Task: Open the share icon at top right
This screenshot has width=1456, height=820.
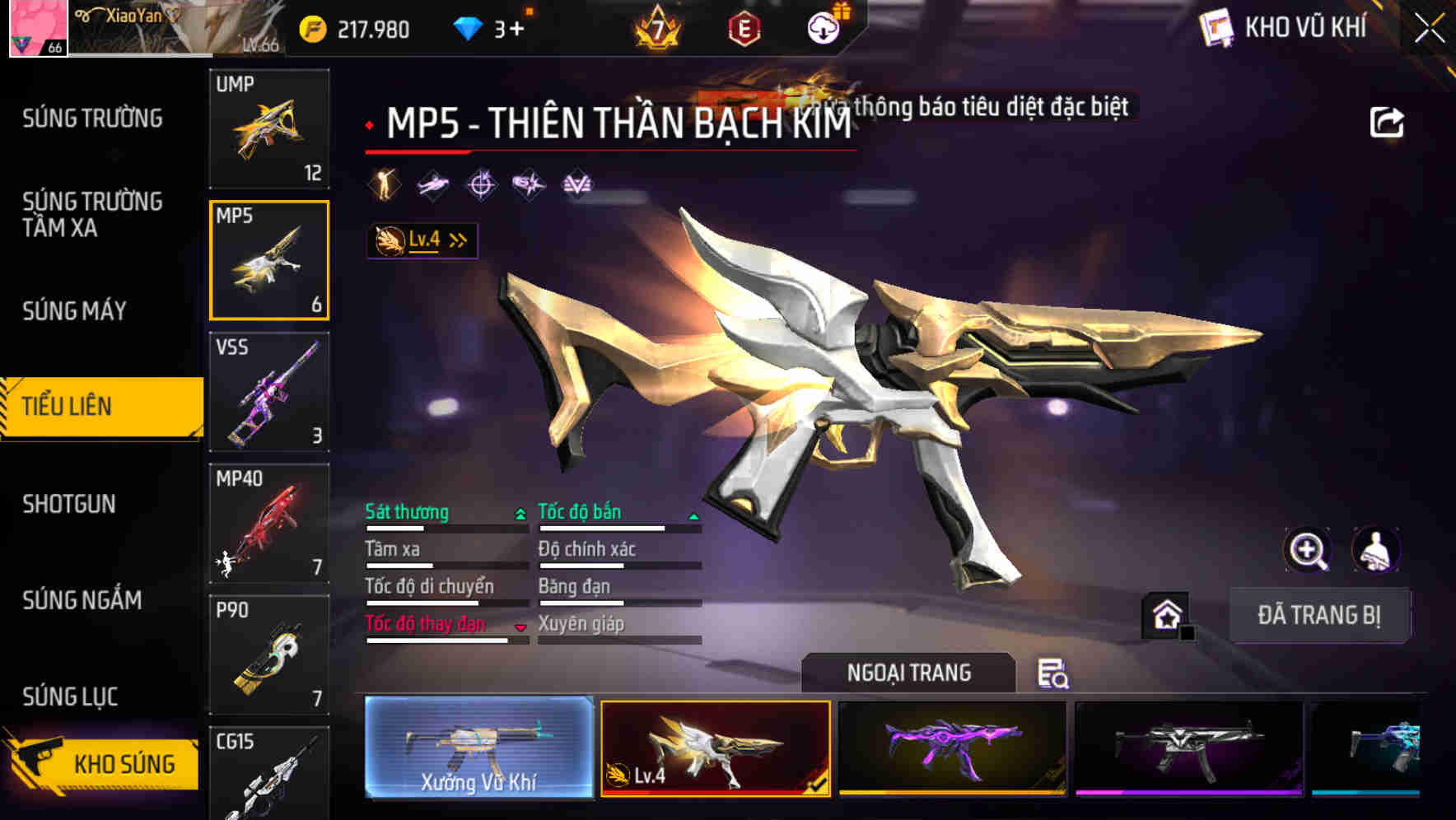Action: [x=1388, y=122]
